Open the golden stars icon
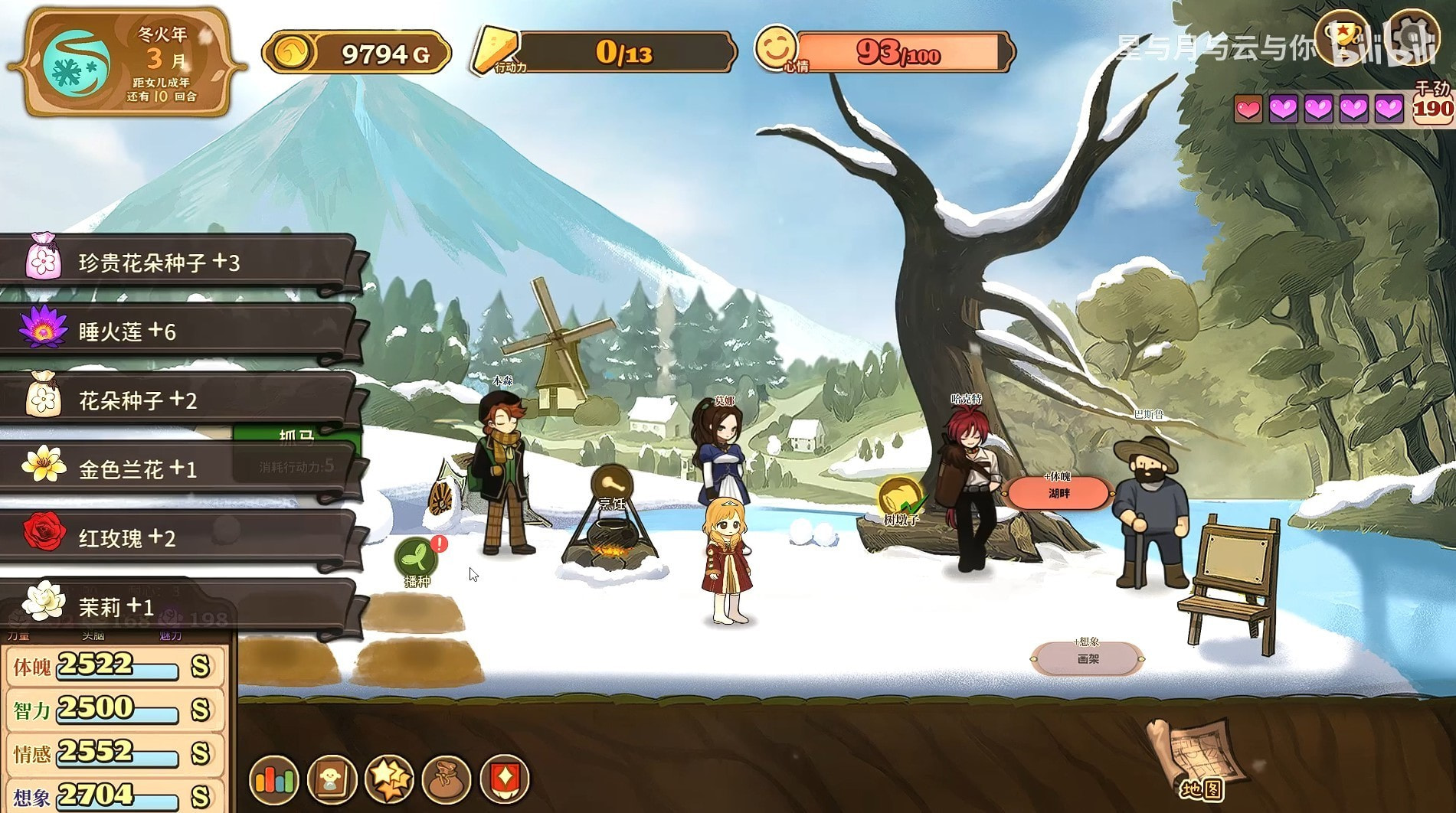 390,779
